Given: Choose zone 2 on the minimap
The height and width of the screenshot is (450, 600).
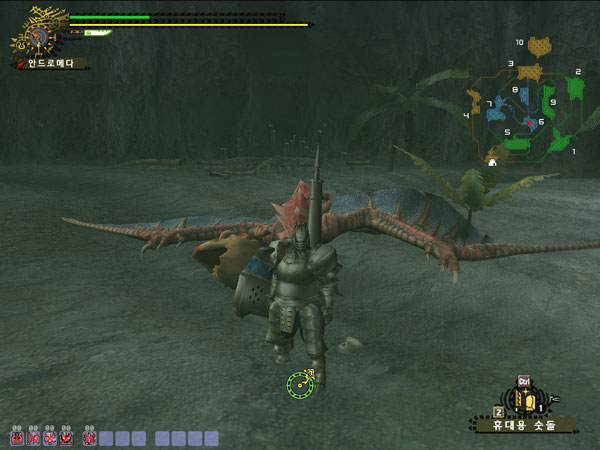Looking at the screenshot, I should (x=575, y=88).
